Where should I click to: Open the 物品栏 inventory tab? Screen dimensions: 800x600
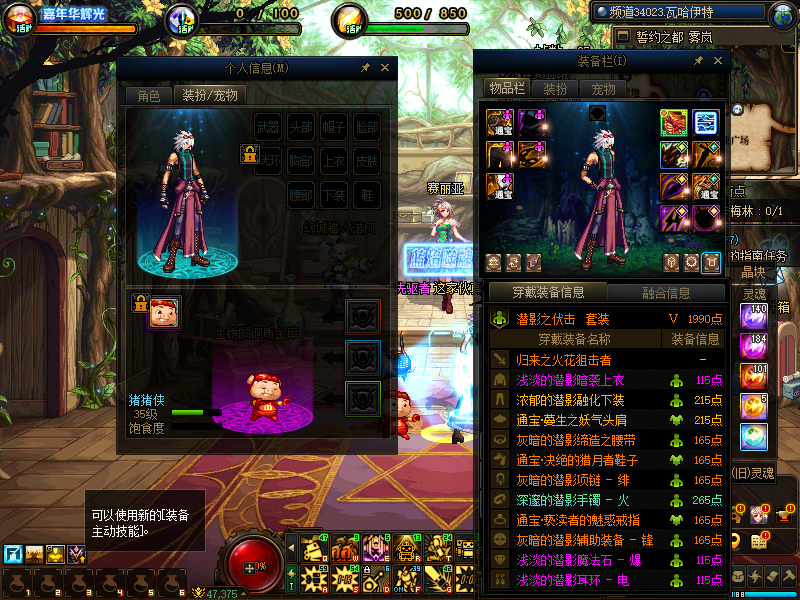tap(507, 89)
